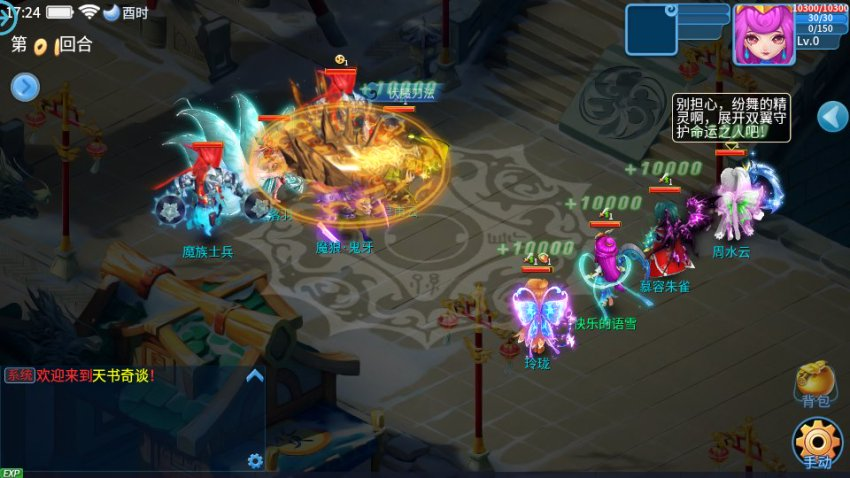This screenshot has width=850, height=478.
Task: Open the 背包 bag
Action: [x=815, y=384]
